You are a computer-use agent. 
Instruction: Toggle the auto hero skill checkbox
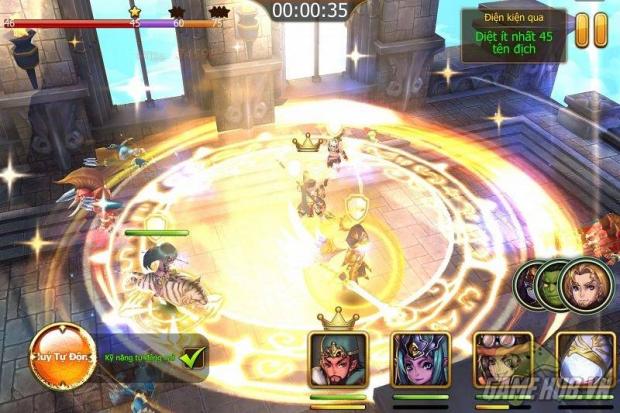click(193, 355)
